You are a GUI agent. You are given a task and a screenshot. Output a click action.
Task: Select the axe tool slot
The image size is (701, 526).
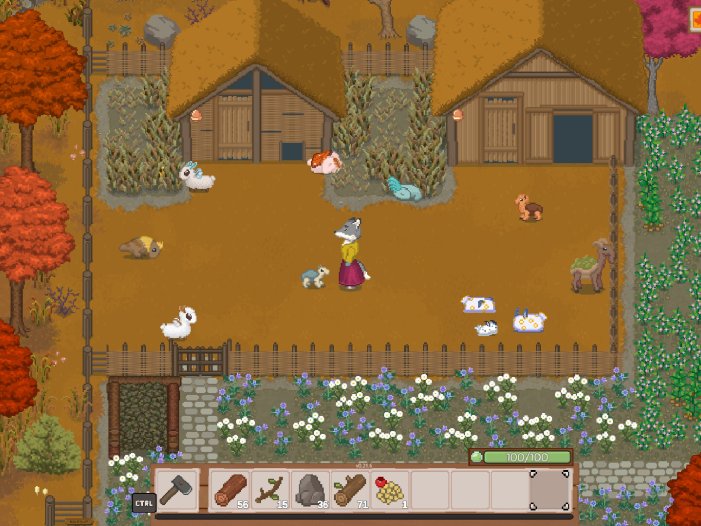pos(177,491)
